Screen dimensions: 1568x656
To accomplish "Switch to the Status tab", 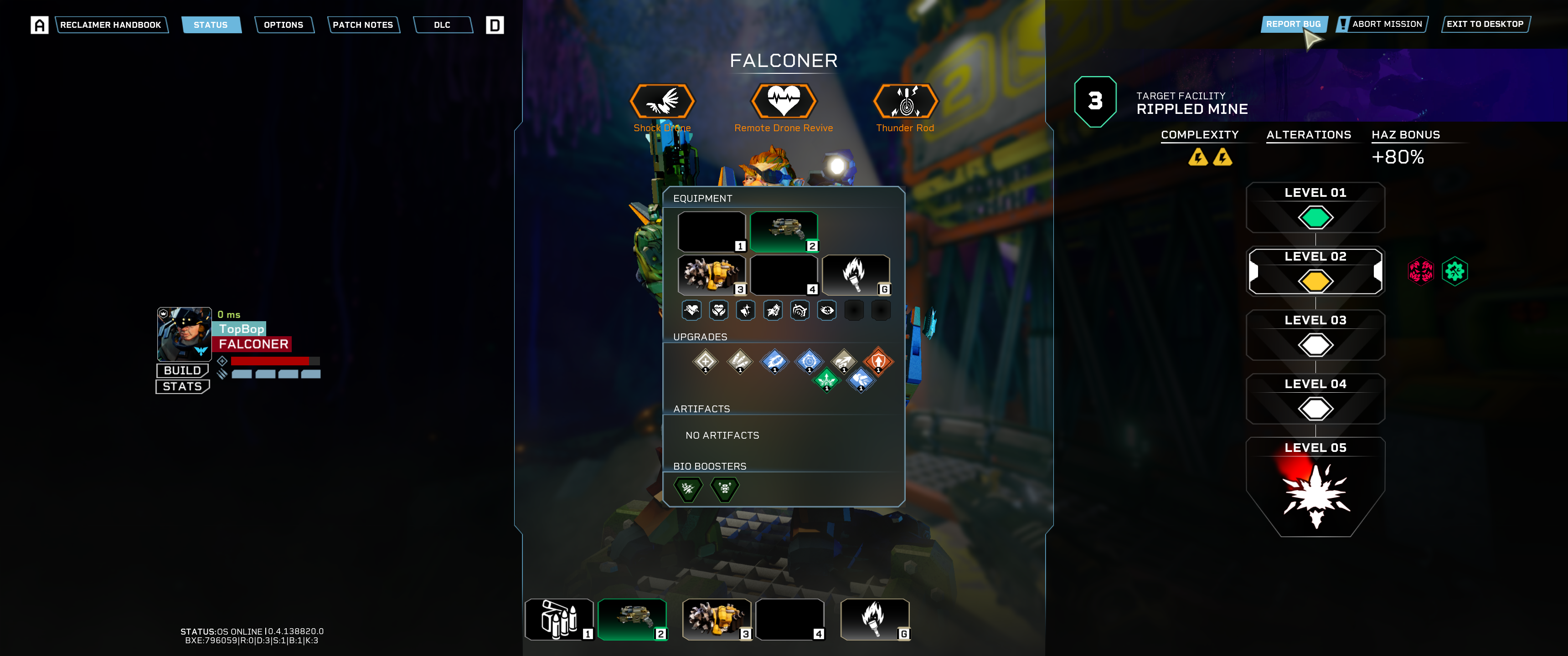I will 211,25.
